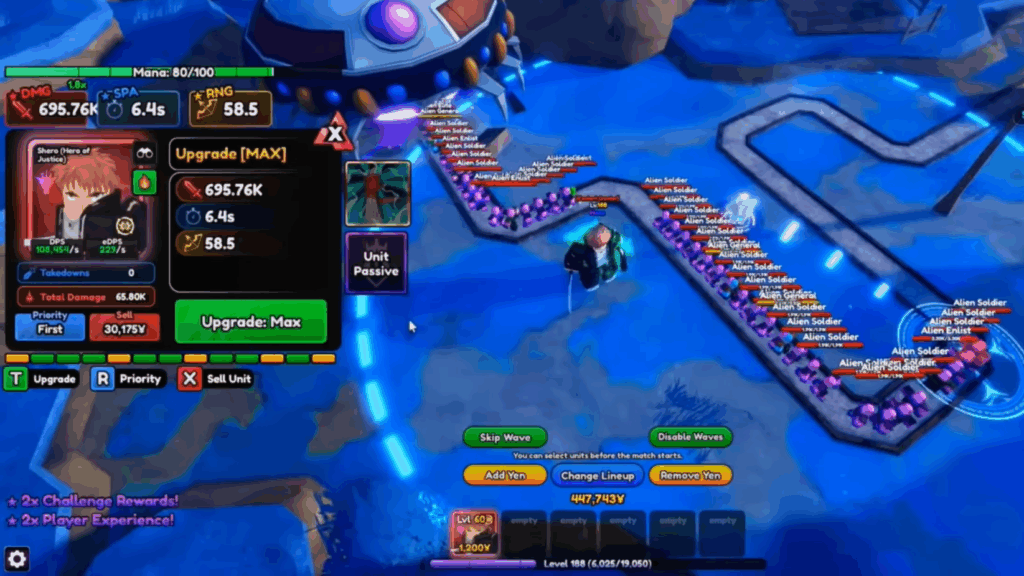Open the Unit Passive info

pos(376,264)
